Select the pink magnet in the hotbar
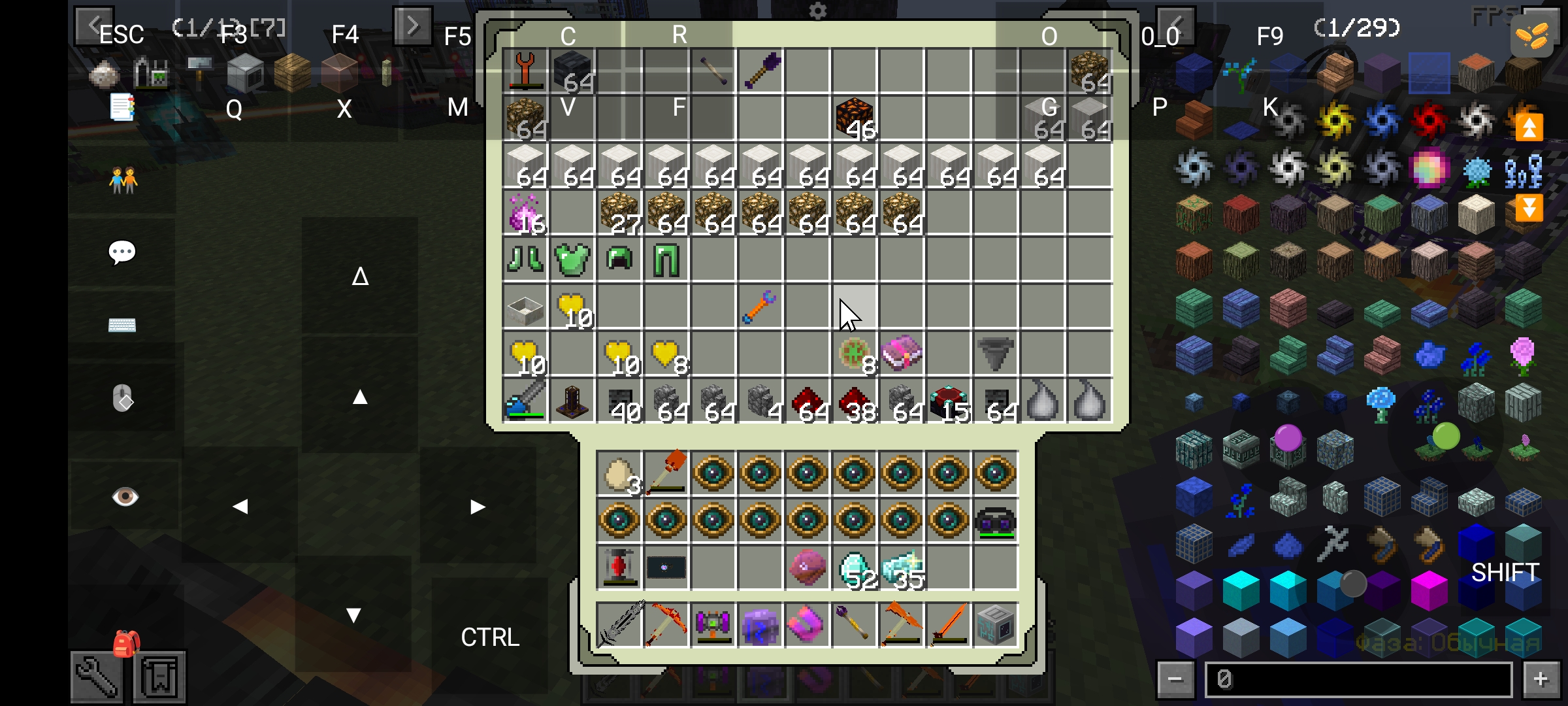The height and width of the screenshot is (706, 1568). tap(808, 625)
